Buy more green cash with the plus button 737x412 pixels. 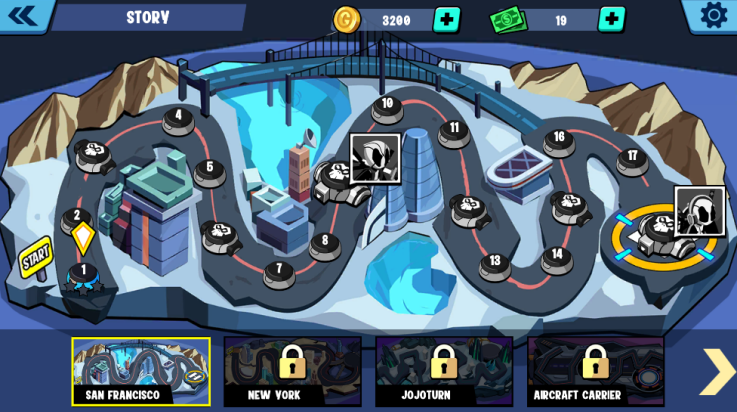pos(611,19)
